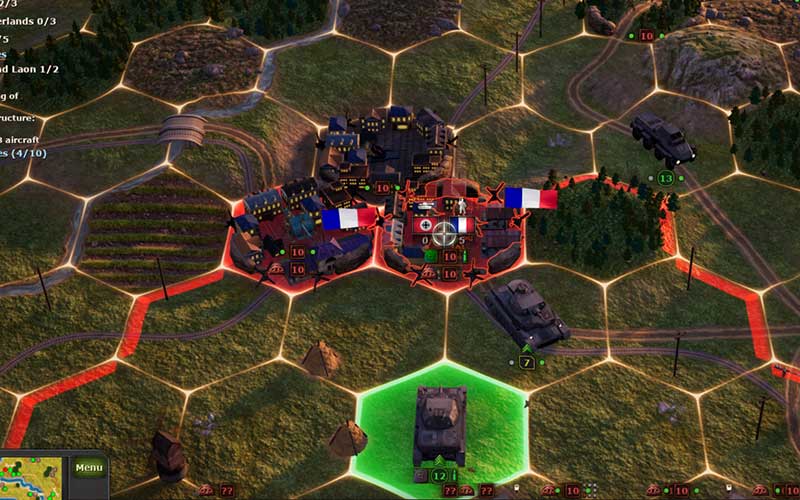The width and height of the screenshot is (800, 500).
Task: Select the tank unit with strength 7
Action: coord(525,313)
